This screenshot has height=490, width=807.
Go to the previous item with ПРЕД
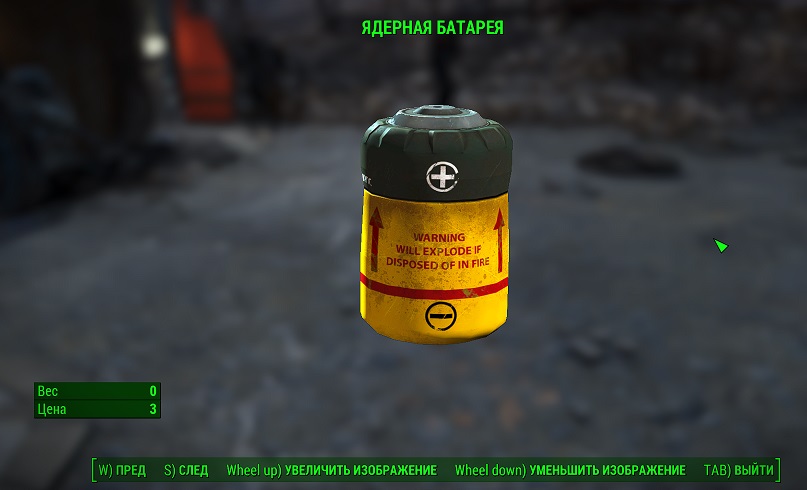[x=122, y=470]
